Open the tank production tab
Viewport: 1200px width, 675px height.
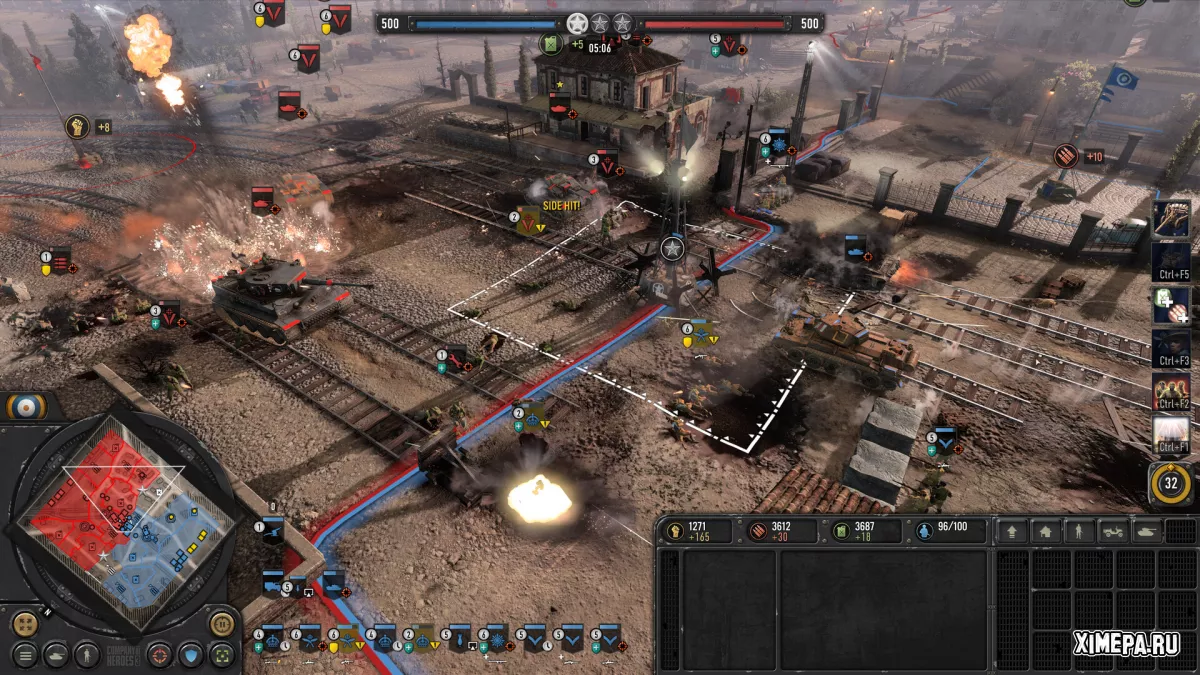click(1145, 531)
